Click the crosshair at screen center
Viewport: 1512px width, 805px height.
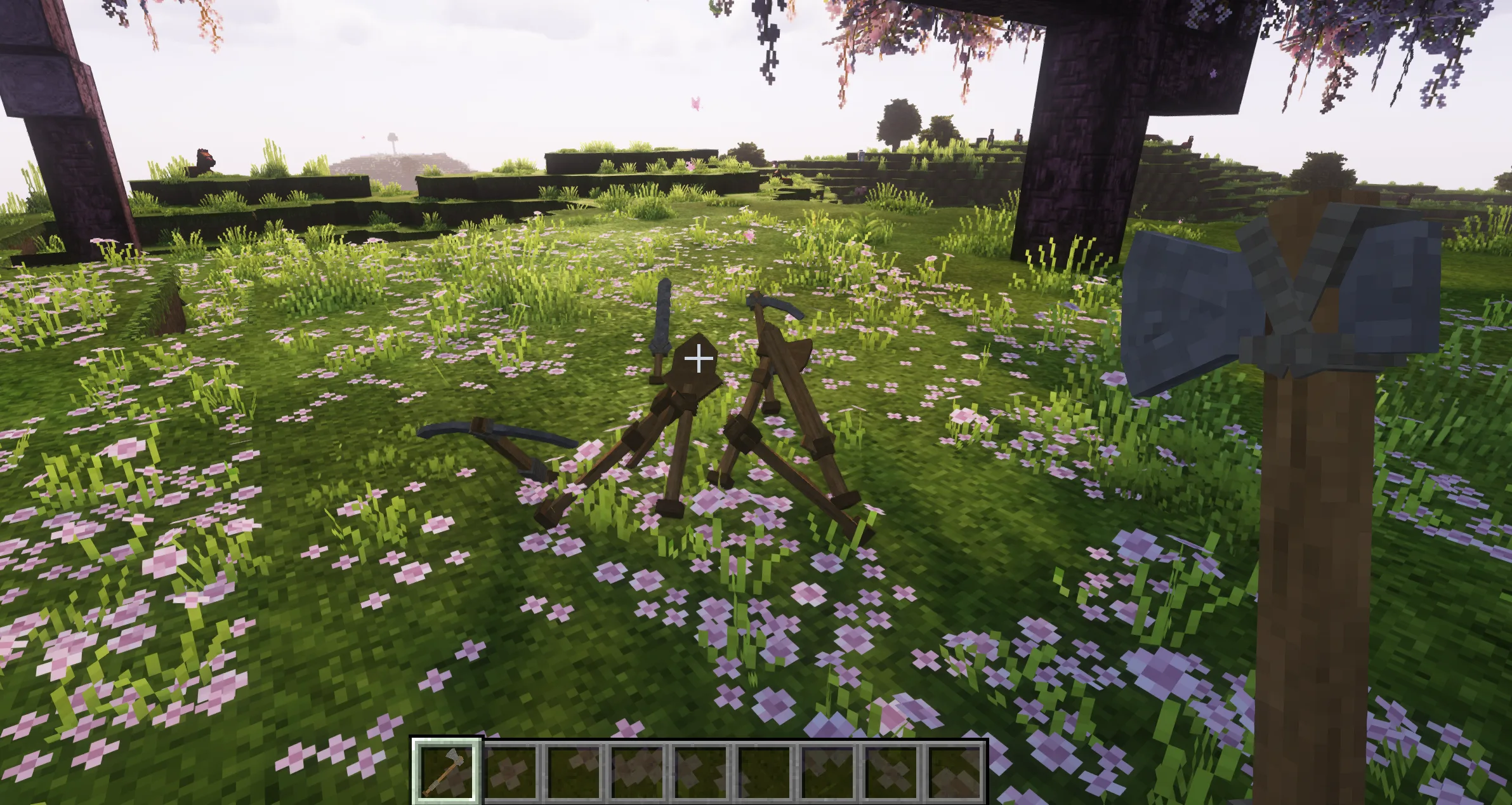pos(699,359)
